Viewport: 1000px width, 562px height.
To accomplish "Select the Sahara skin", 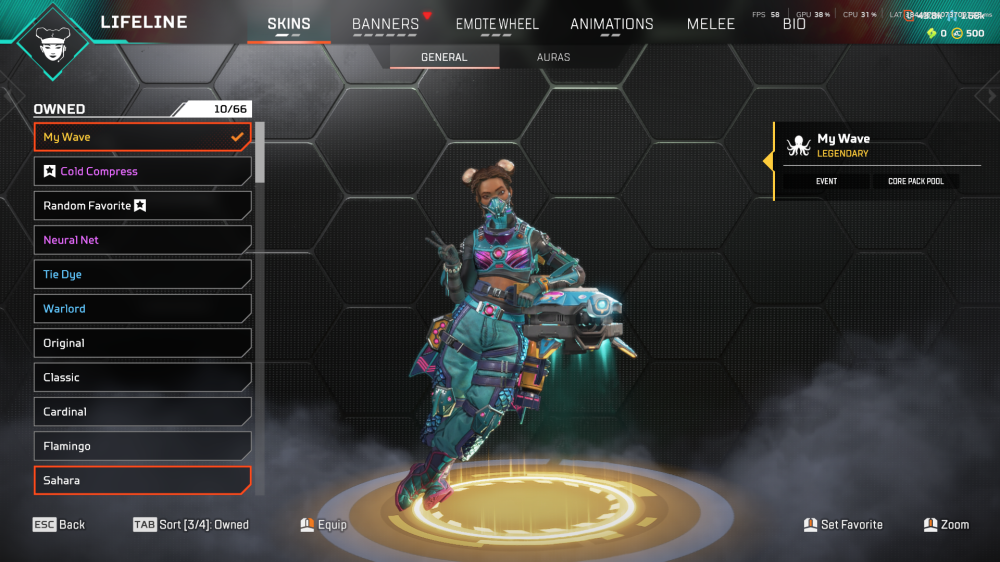I will tap(142, 480).
